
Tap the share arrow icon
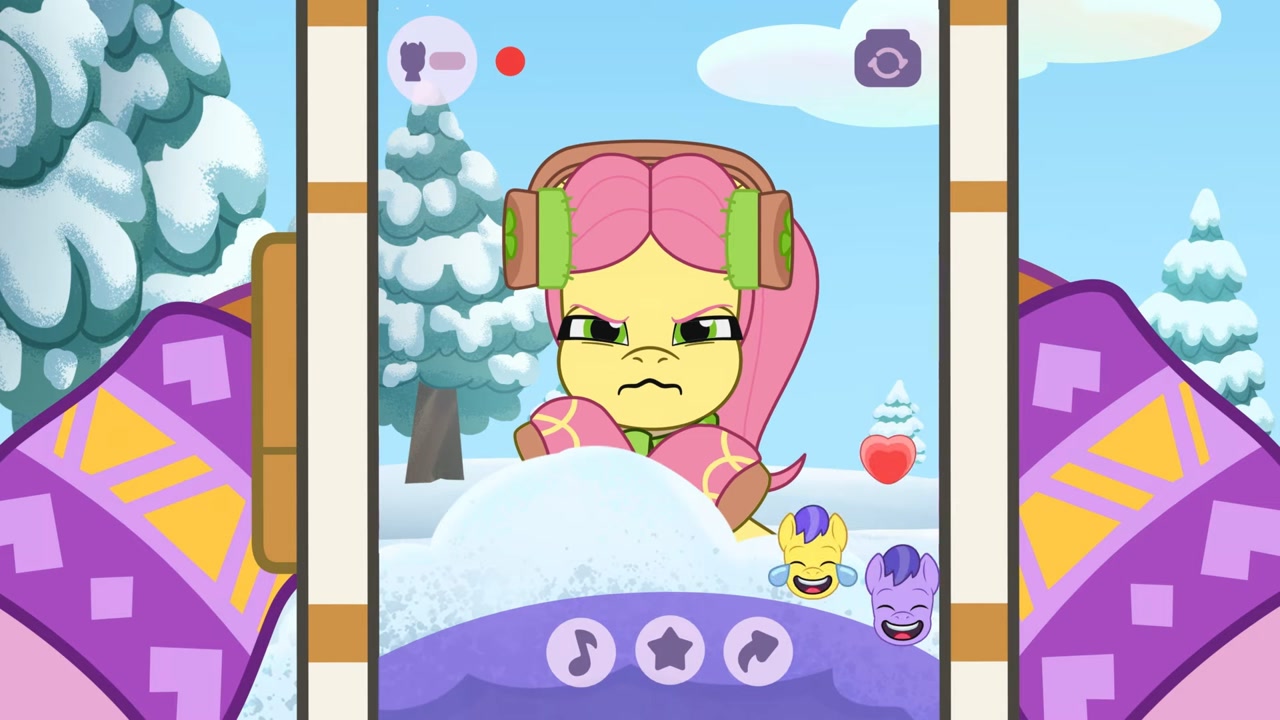(756, 651)
